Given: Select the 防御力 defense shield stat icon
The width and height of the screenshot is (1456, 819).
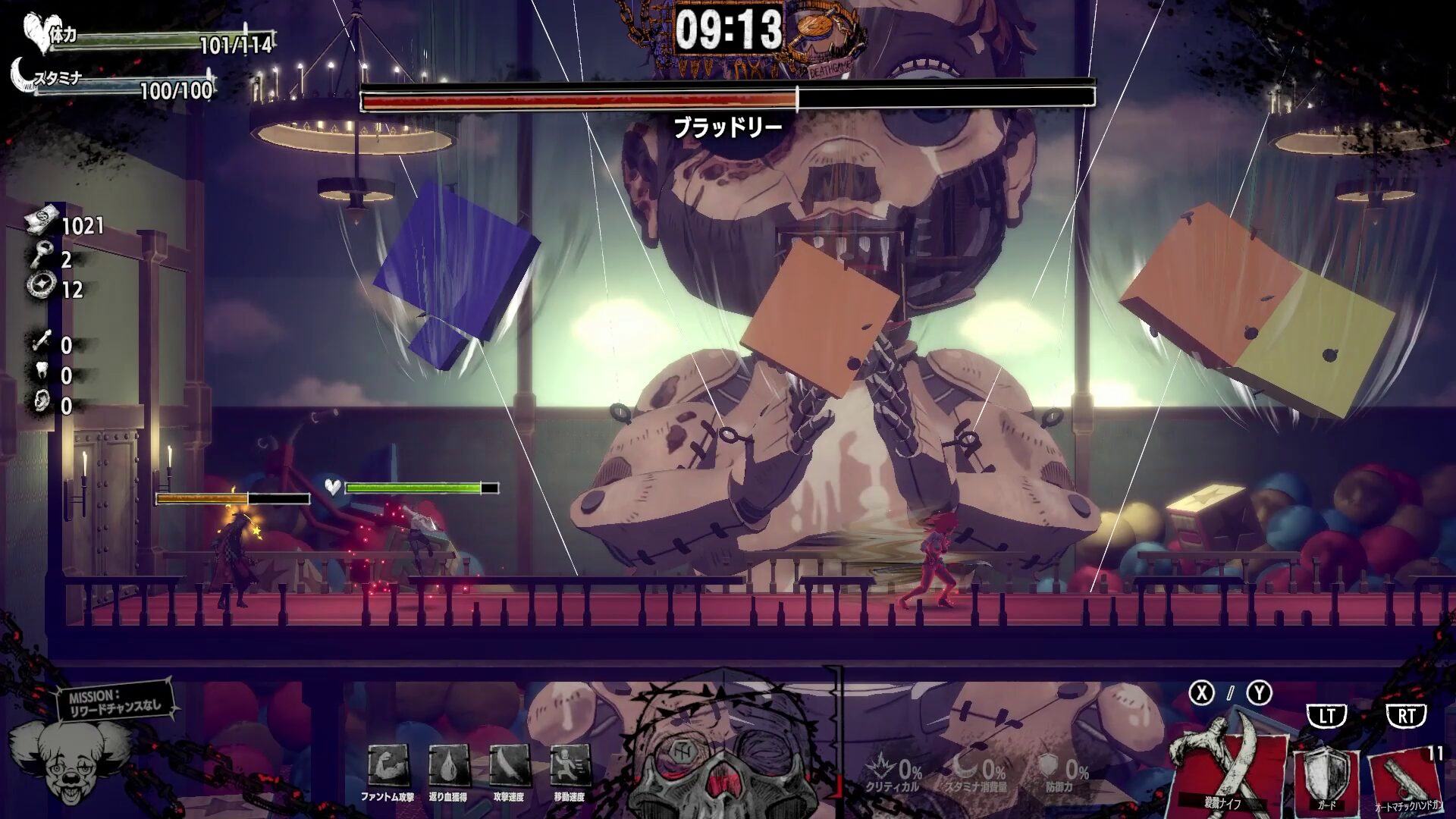Looking at the screenshot, I should pyautogui.click(x=1048, y=767).
